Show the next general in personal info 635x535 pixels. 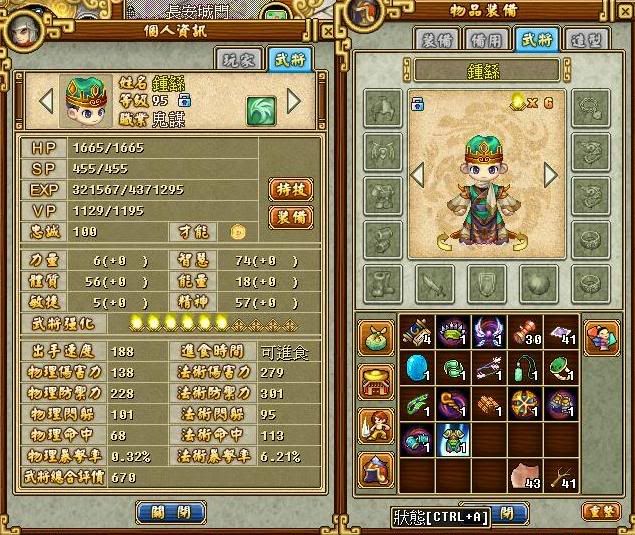[x=294, y=101]
